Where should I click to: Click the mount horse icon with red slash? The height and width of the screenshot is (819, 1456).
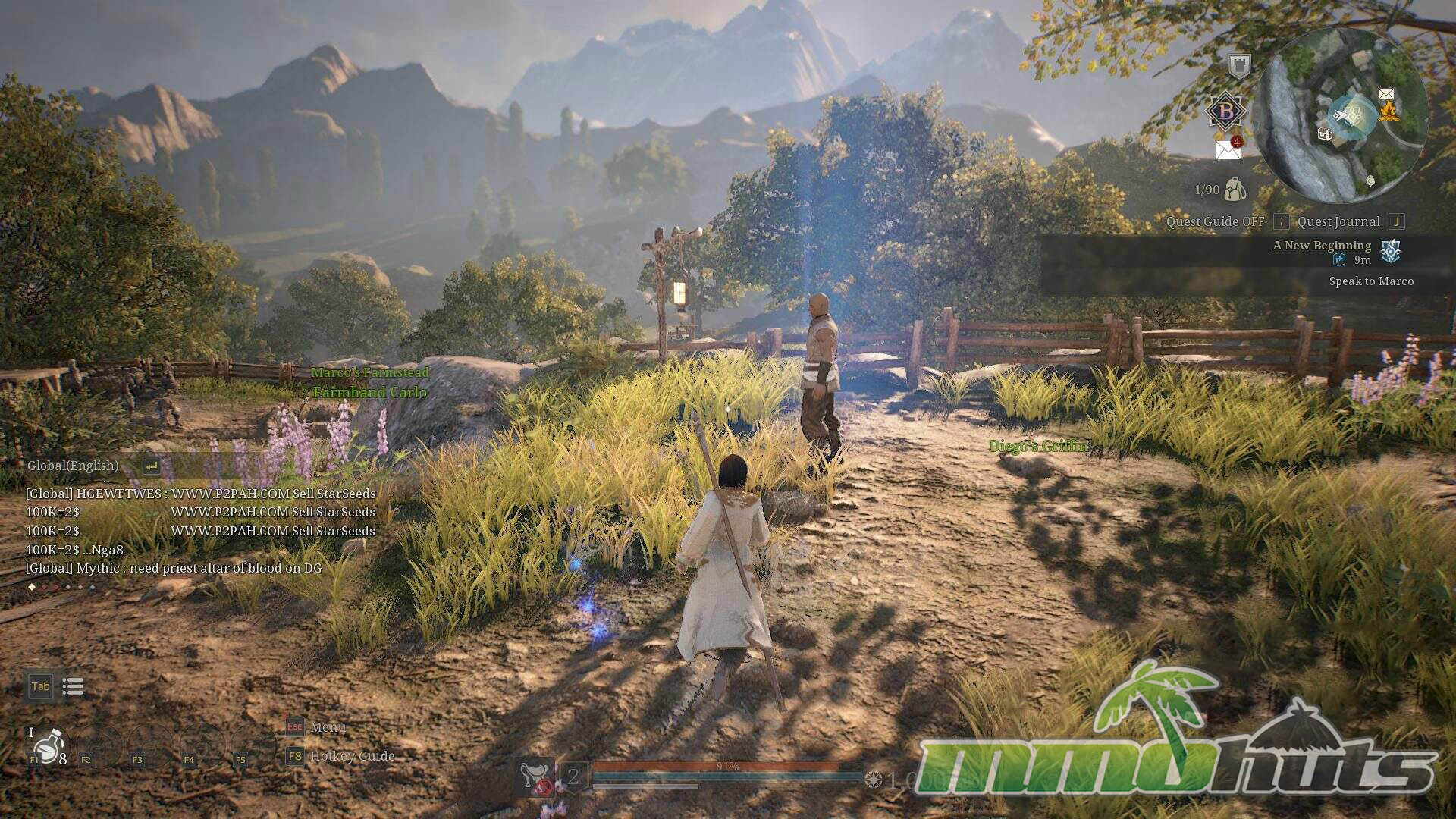pyautogui.click(x=536, y=778)
